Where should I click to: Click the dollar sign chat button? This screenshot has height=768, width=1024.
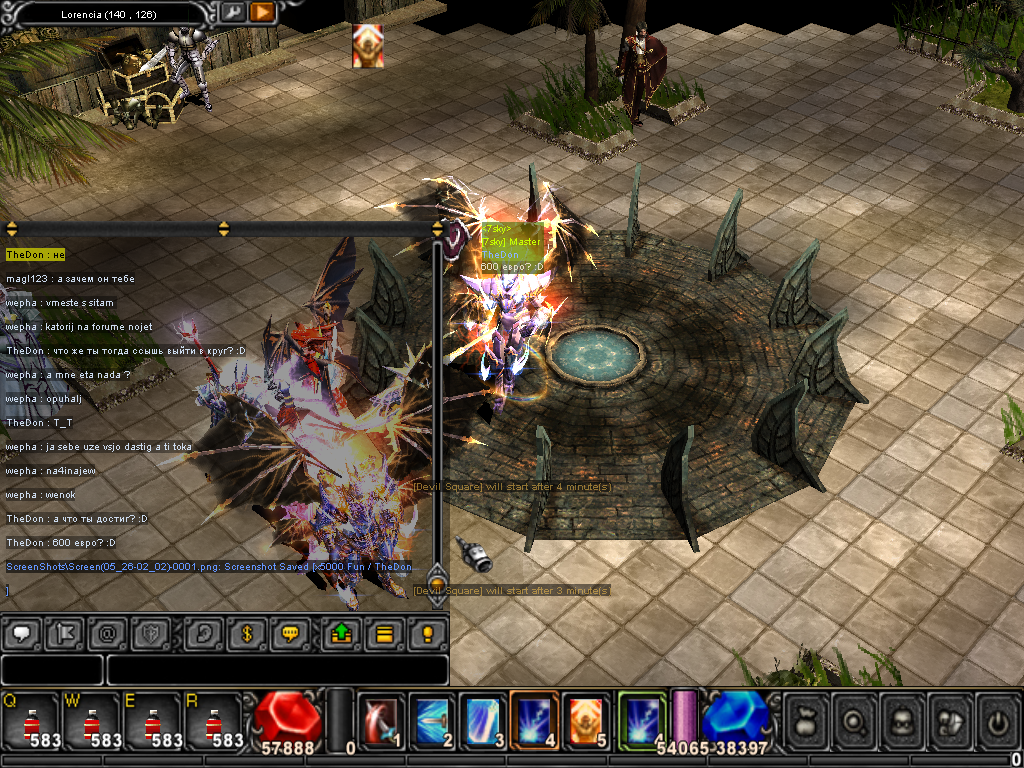248,633
